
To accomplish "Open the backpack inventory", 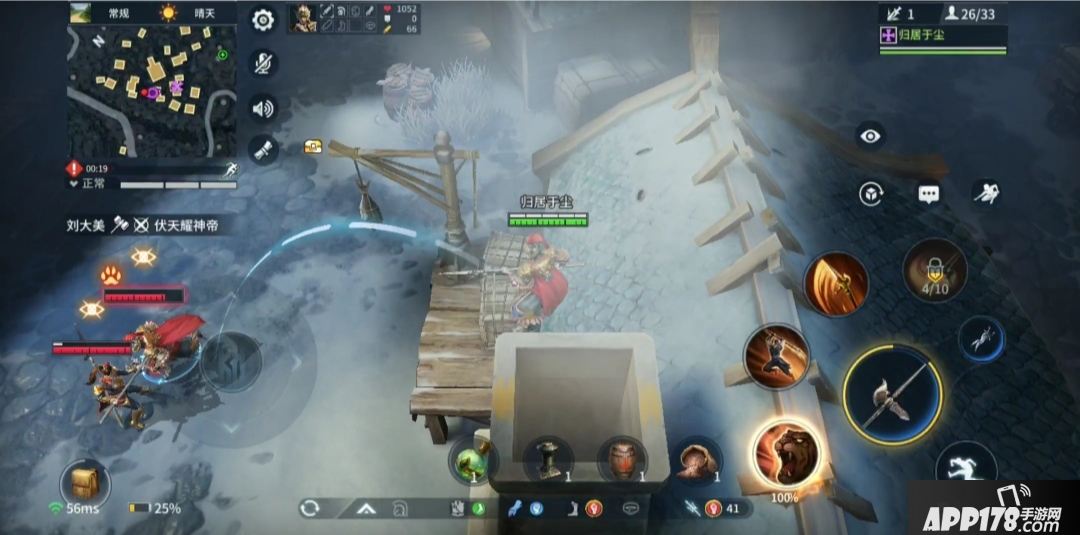I will (x=85, y=484).
